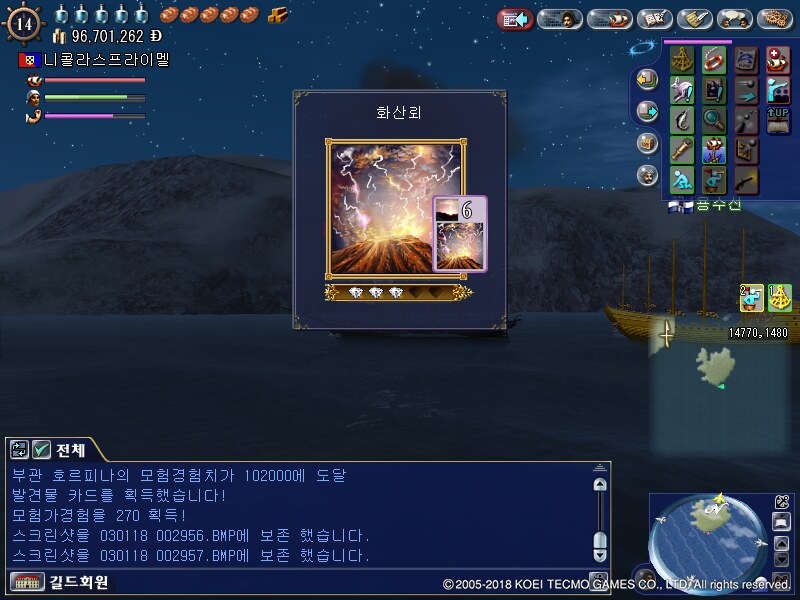Use the life preserver rescue skill
800x600 pixels.
(714, 60)
